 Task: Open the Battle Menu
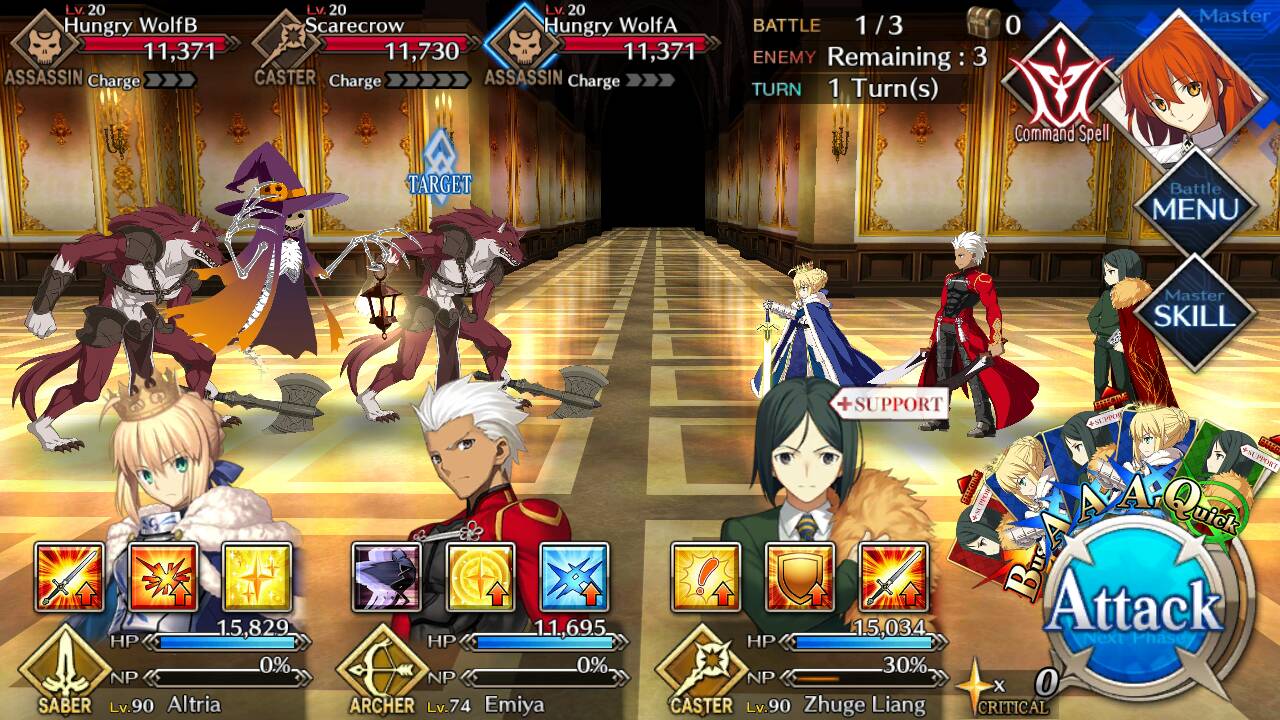(x=1196, y=205)
